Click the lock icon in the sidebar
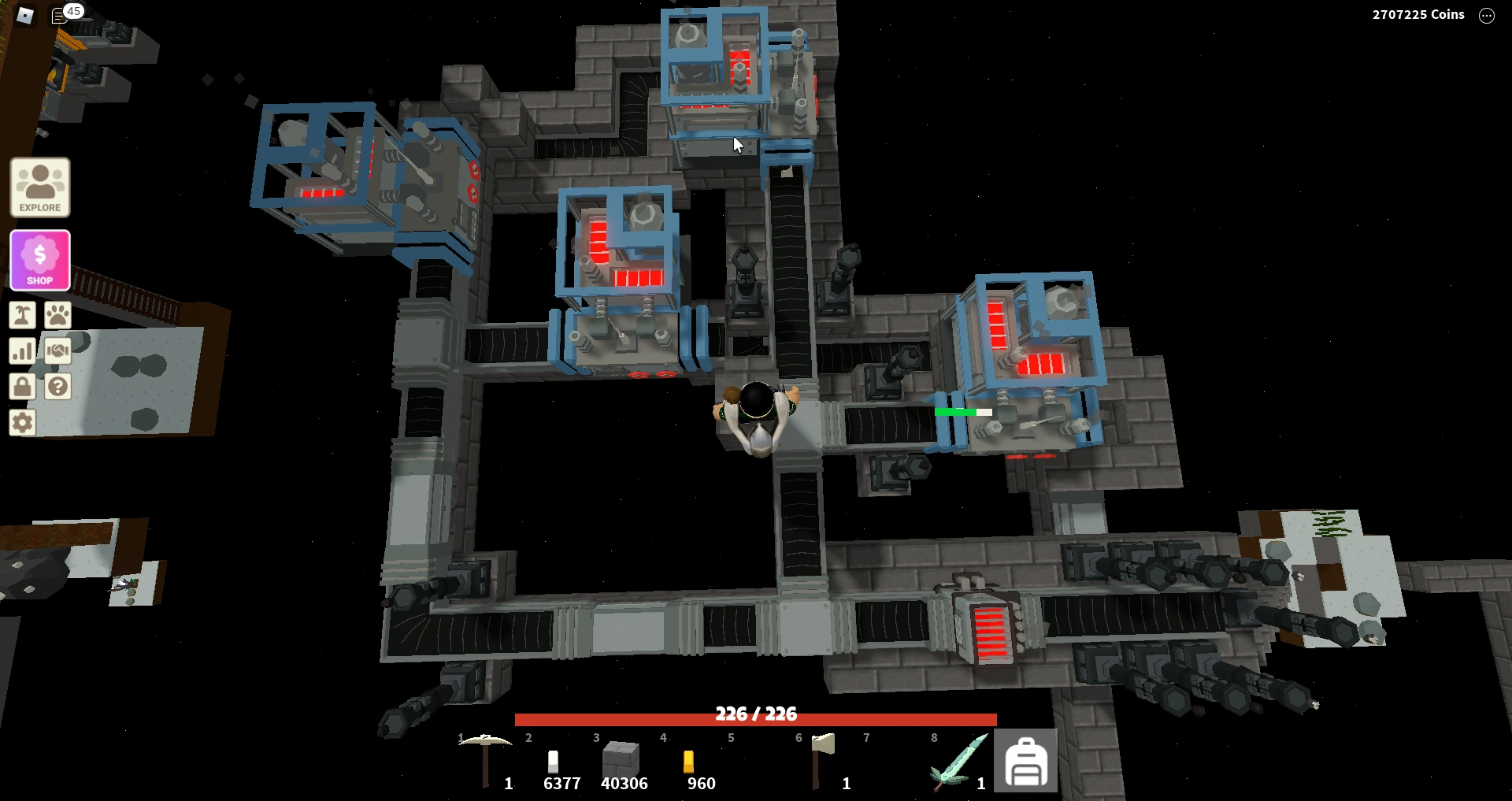Viewport: 1512px width, 801px height. pyautogui.click(x=23, y=388)
